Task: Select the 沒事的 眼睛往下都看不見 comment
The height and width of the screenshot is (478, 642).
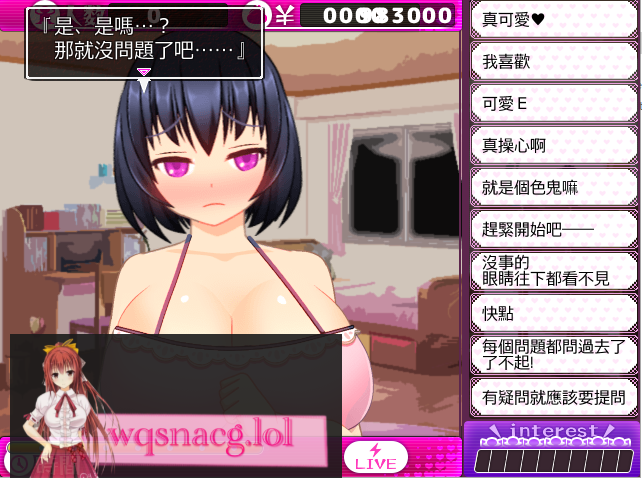Action: coord(553,270)
